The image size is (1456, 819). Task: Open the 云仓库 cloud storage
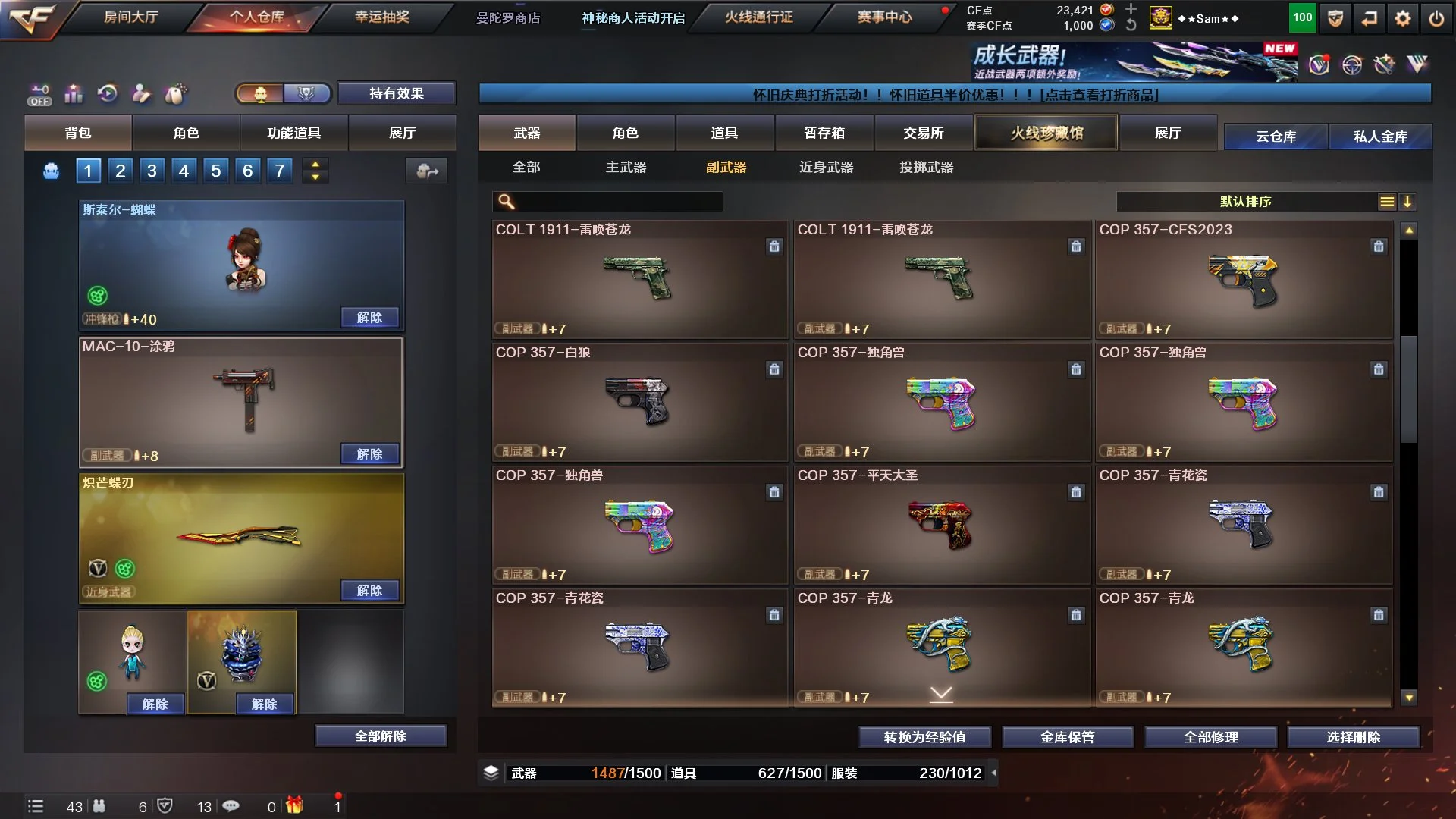pyautogui.click(x=1276, y=136)
